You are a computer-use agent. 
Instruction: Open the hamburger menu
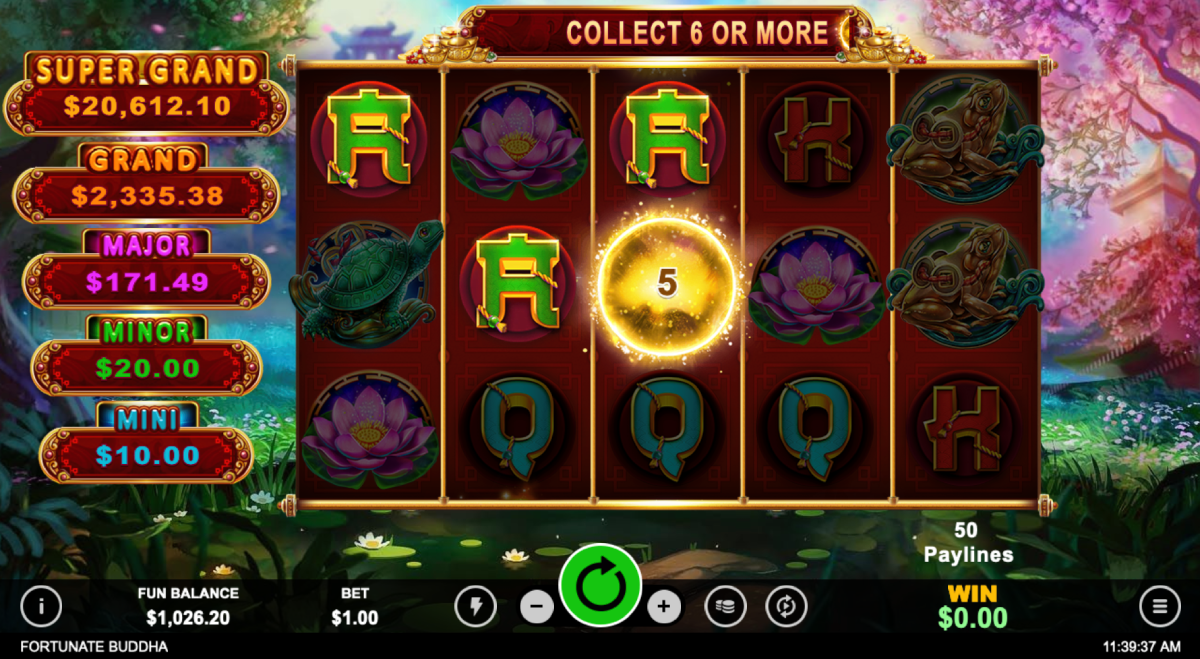[x=1160, y=605]
